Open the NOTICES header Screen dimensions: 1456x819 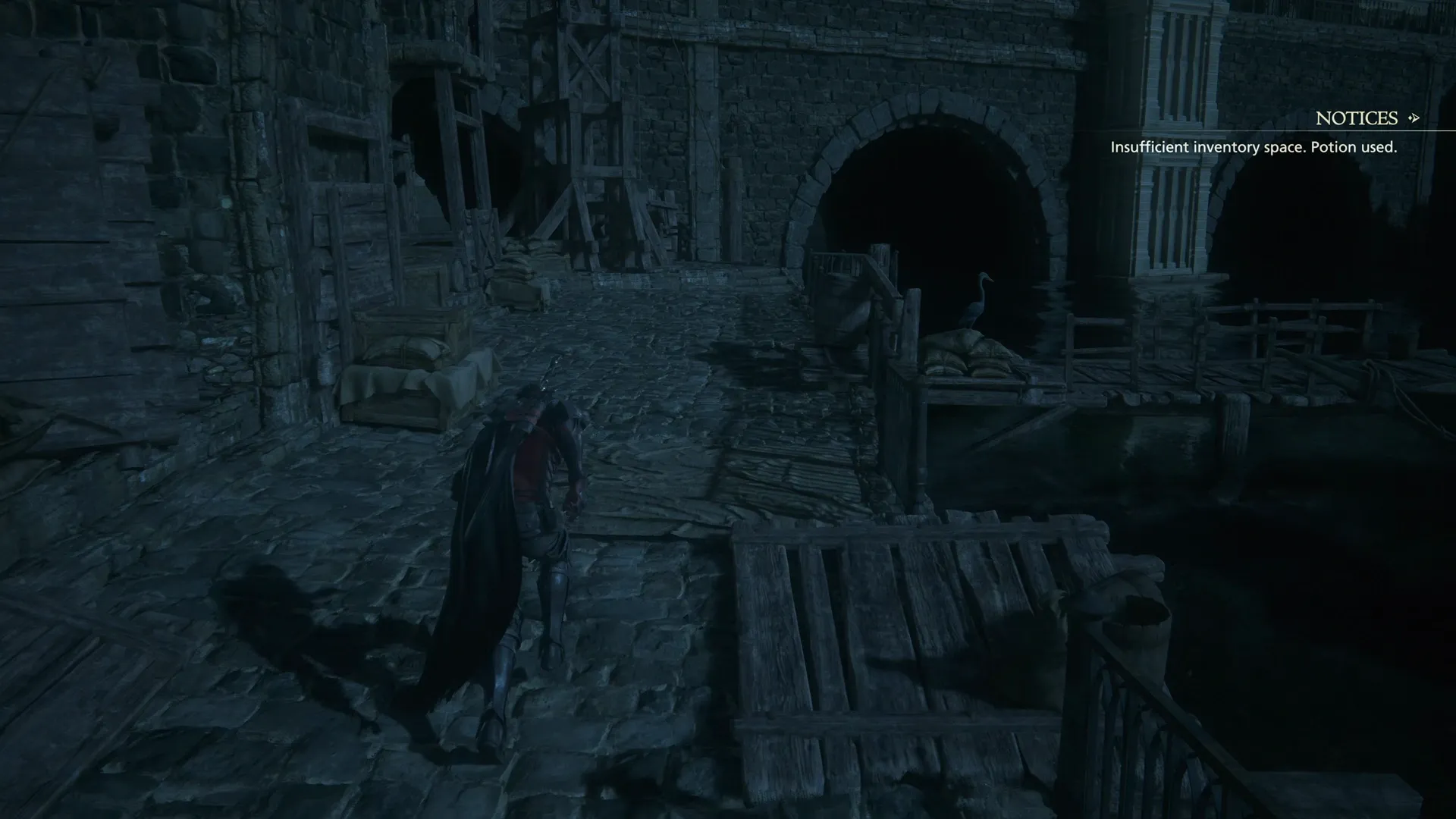[1357, 118]
